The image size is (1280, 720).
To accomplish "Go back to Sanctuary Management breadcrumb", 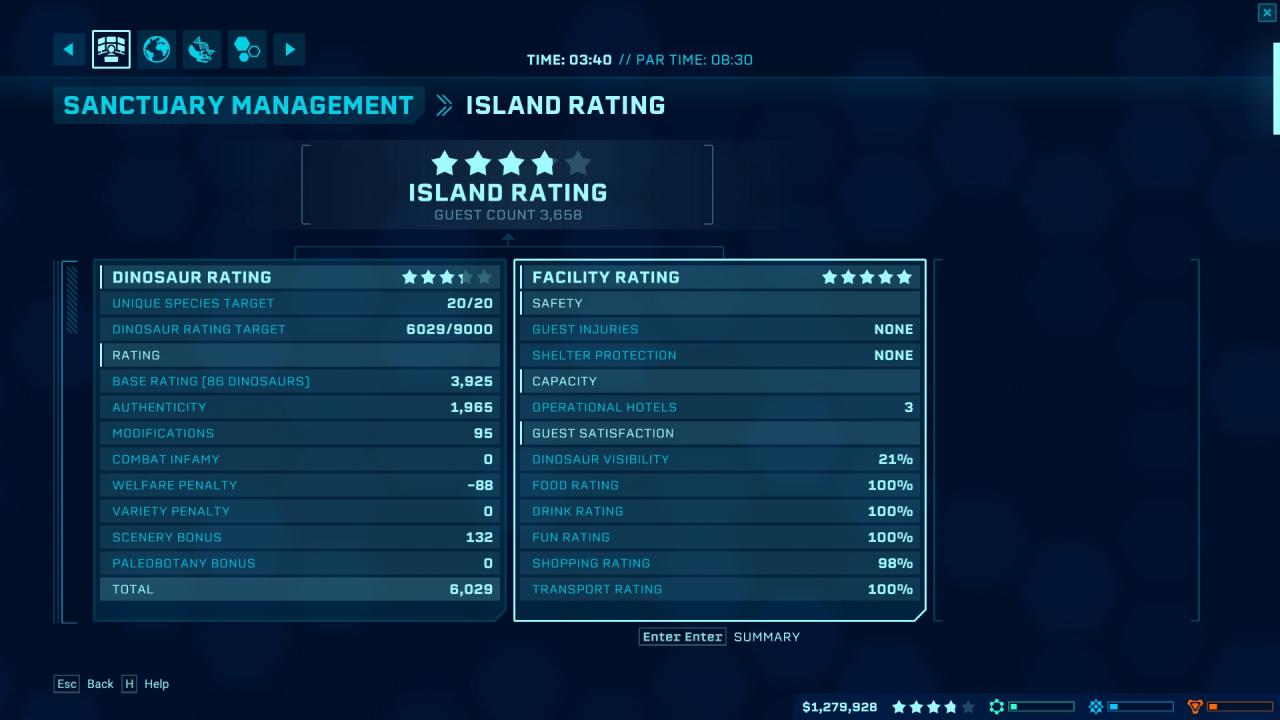I will tap(238, 105).
